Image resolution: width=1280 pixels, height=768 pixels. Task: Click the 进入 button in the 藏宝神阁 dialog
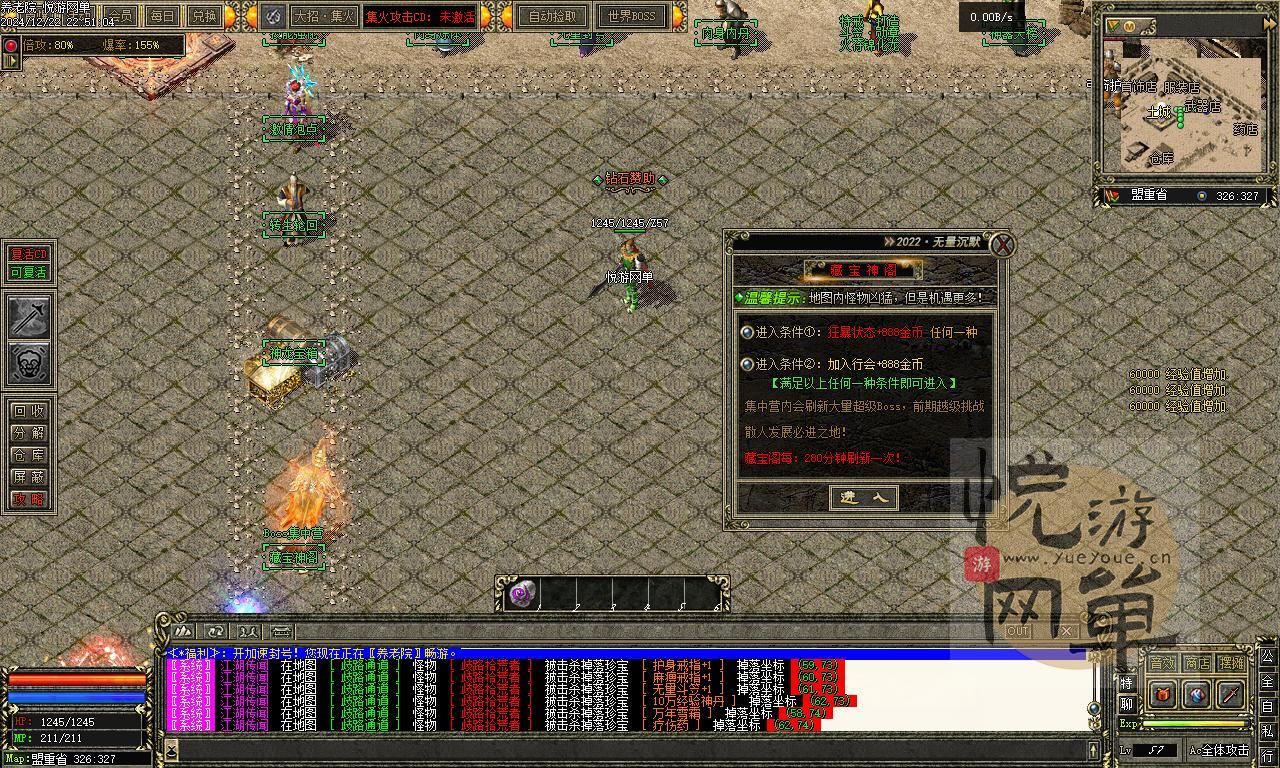tap(864, 498)
